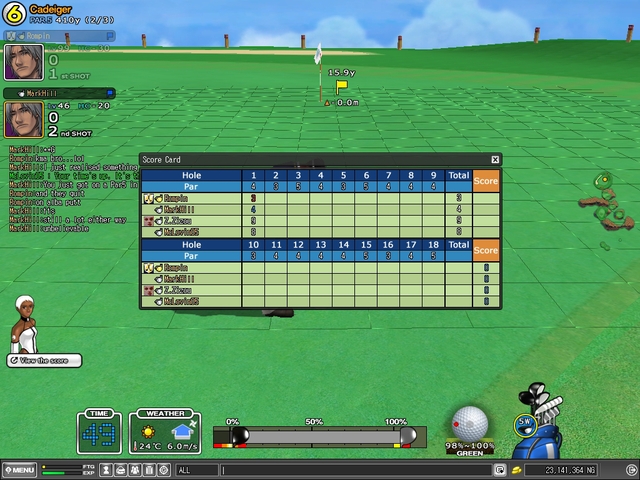This screenshot has height=480, width=640.
Task: Open the MENU button
Action: (x=20, y=469)
